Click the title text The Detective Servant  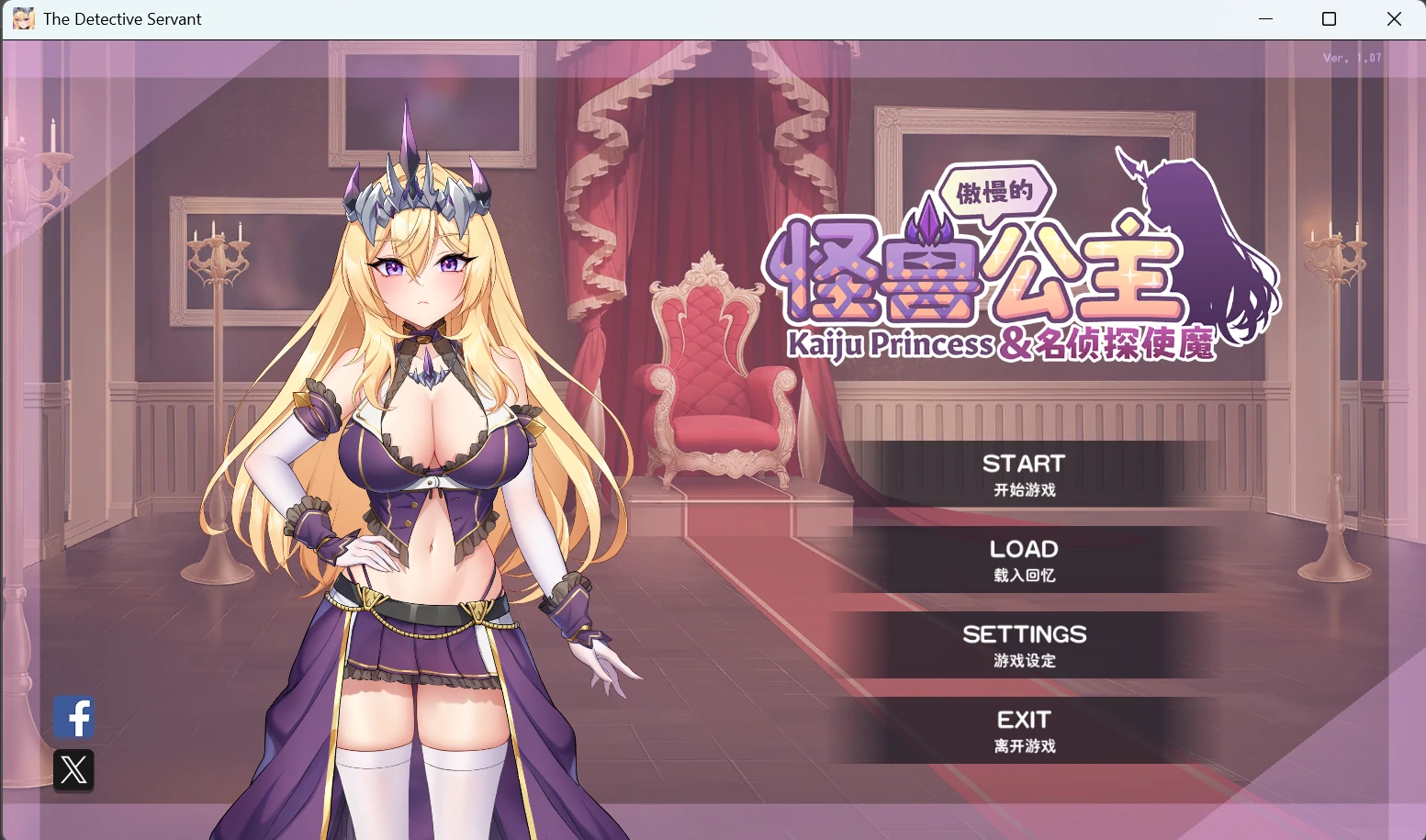(123, 18)
